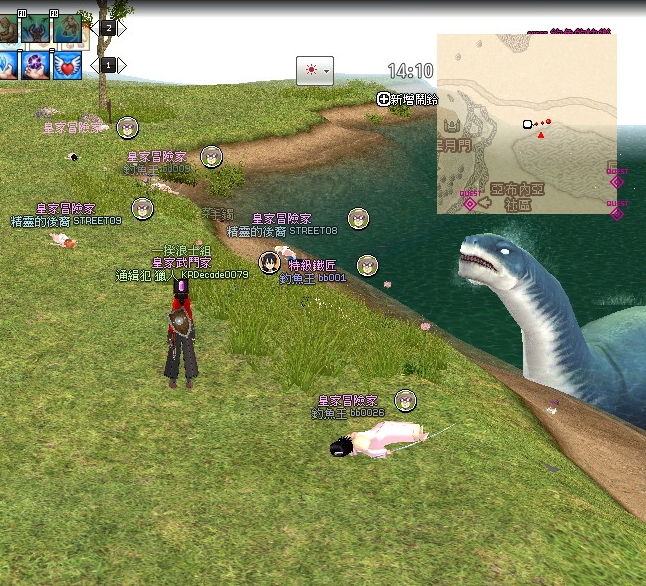Activate the running ape skill icon
The image size is (646, 586).
coord(68,28)
